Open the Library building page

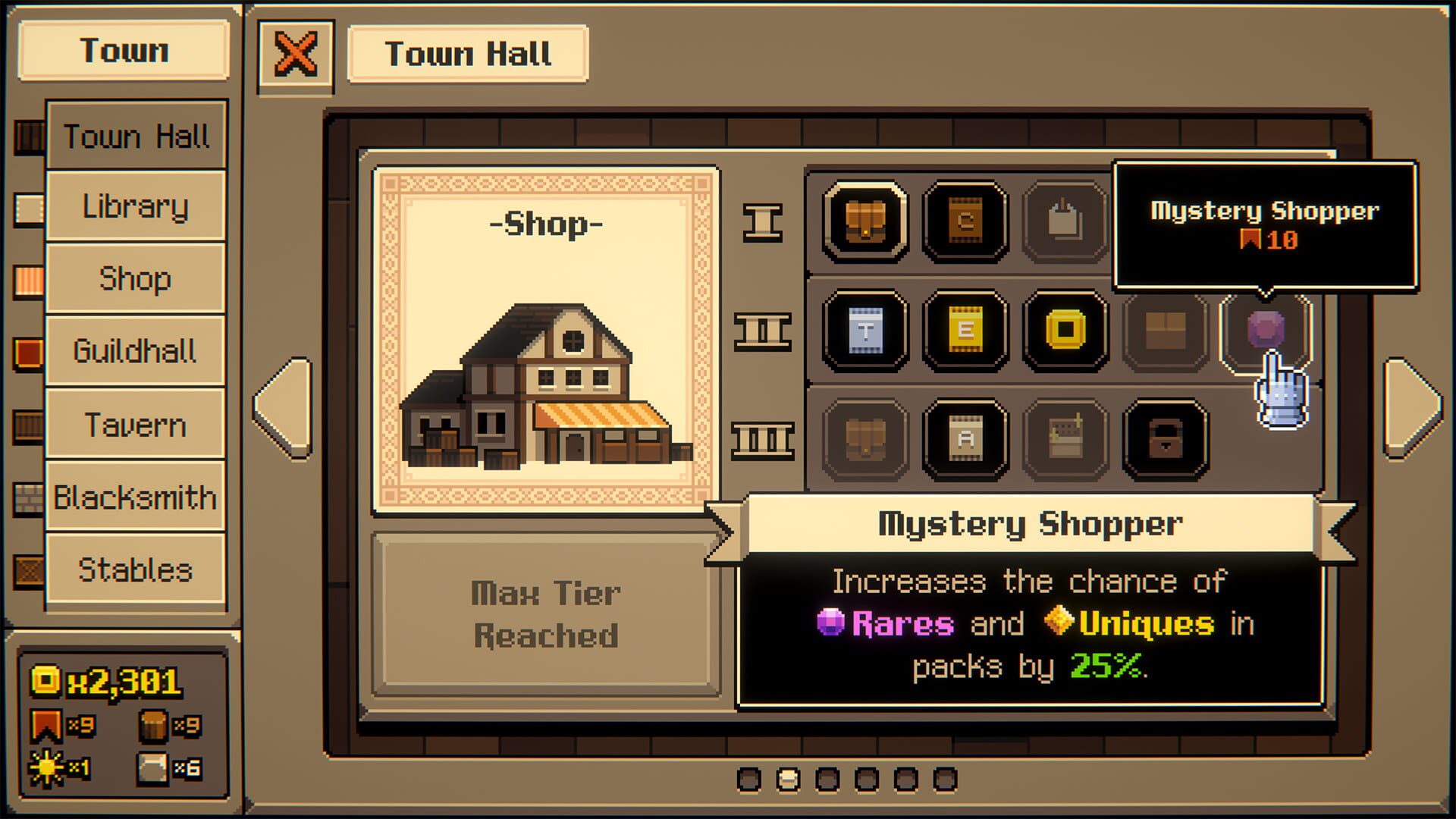pos(135,206)
